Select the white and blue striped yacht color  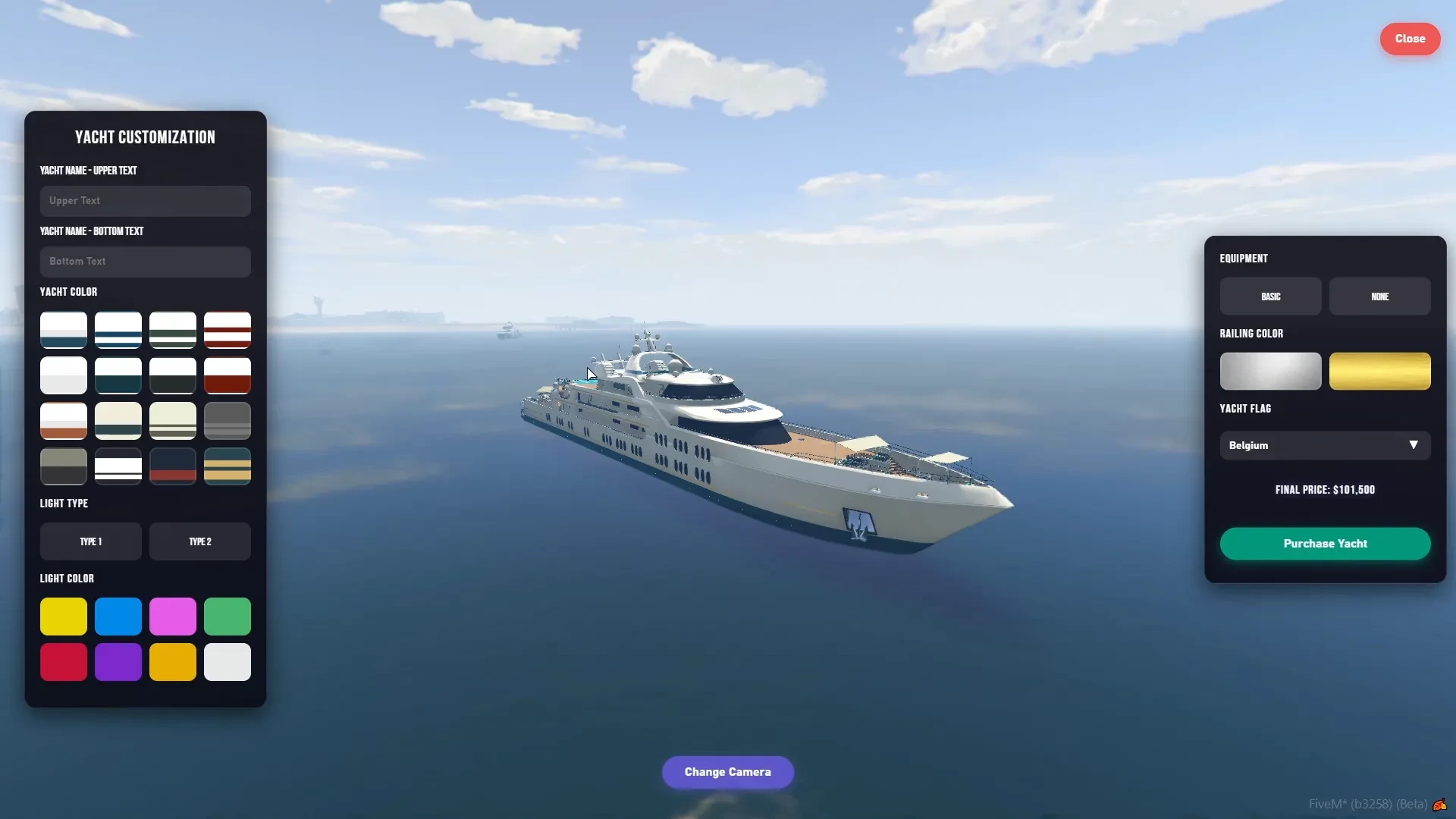click(118, 330)
